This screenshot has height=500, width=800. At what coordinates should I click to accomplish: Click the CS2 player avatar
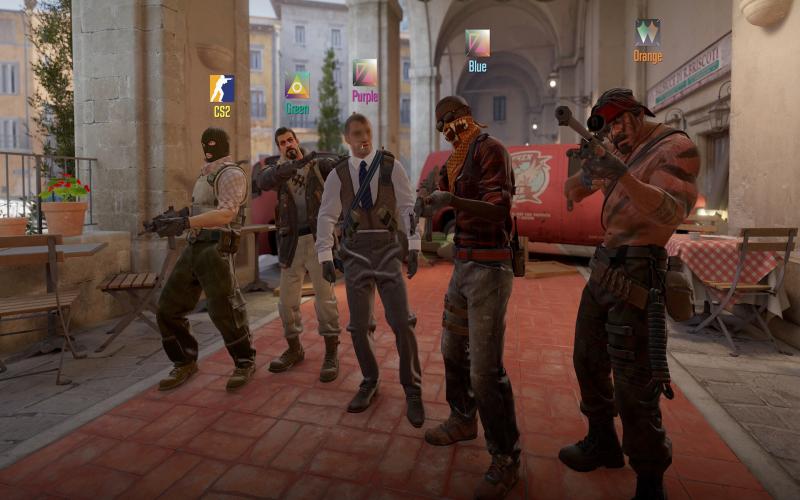click(222, 89)
